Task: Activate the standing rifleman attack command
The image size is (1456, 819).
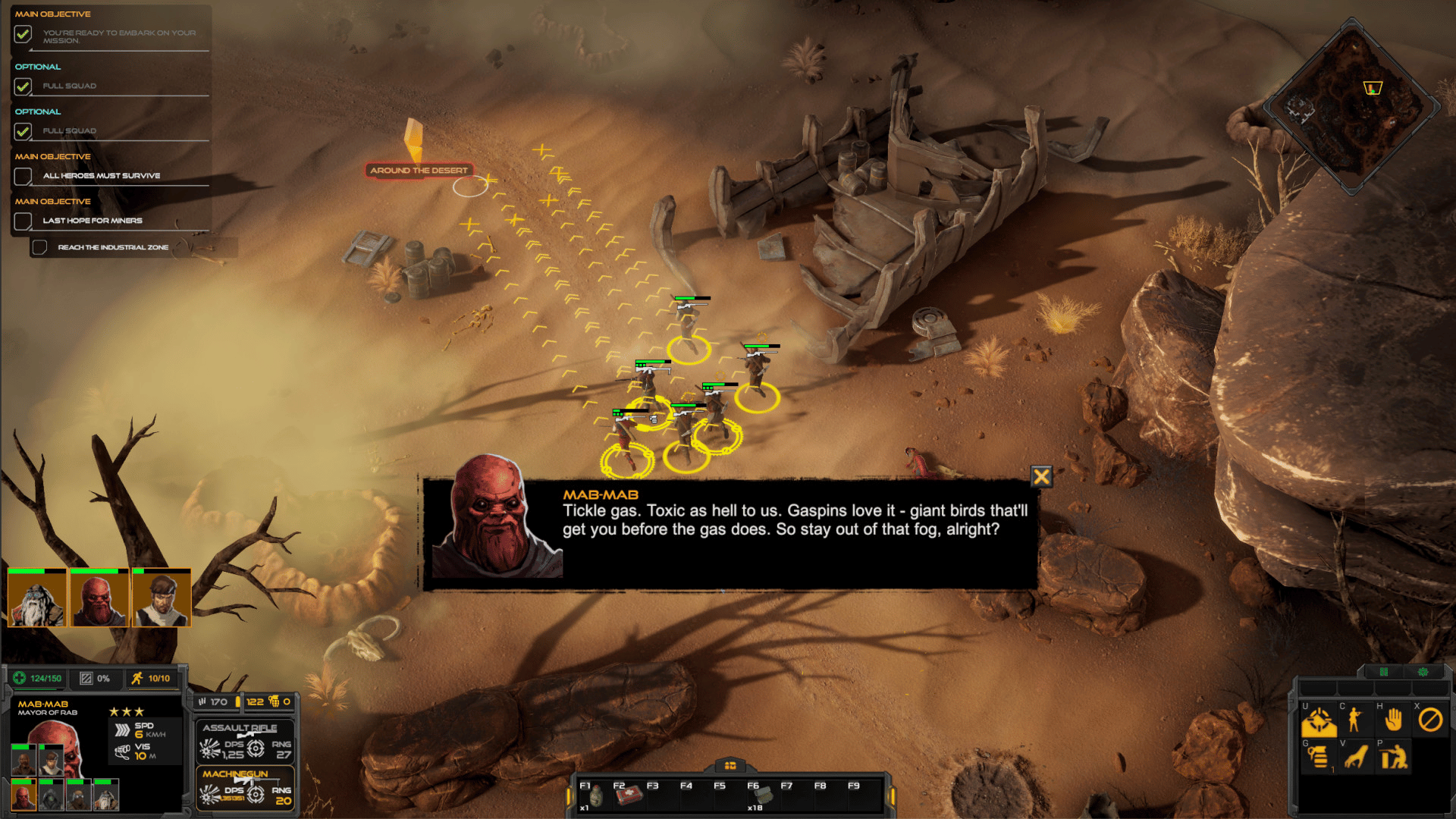Action: [1355, 720]
